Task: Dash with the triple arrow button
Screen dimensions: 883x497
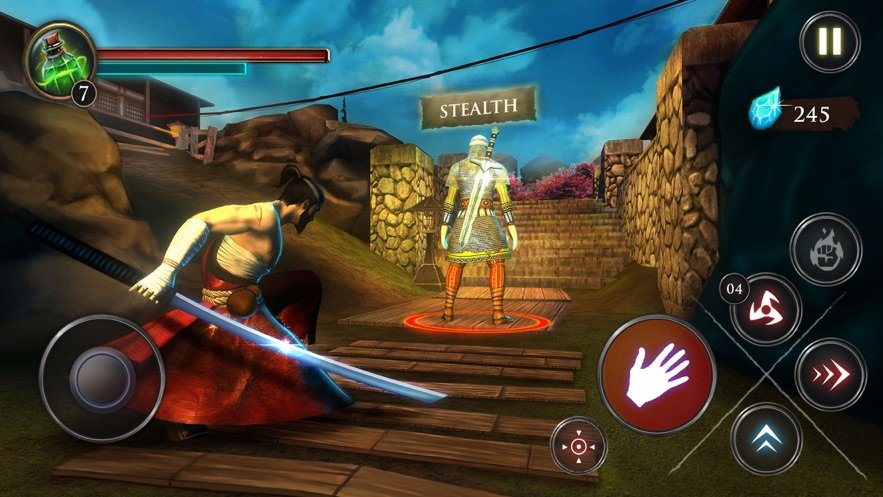Action: click(x=829, y=374)
